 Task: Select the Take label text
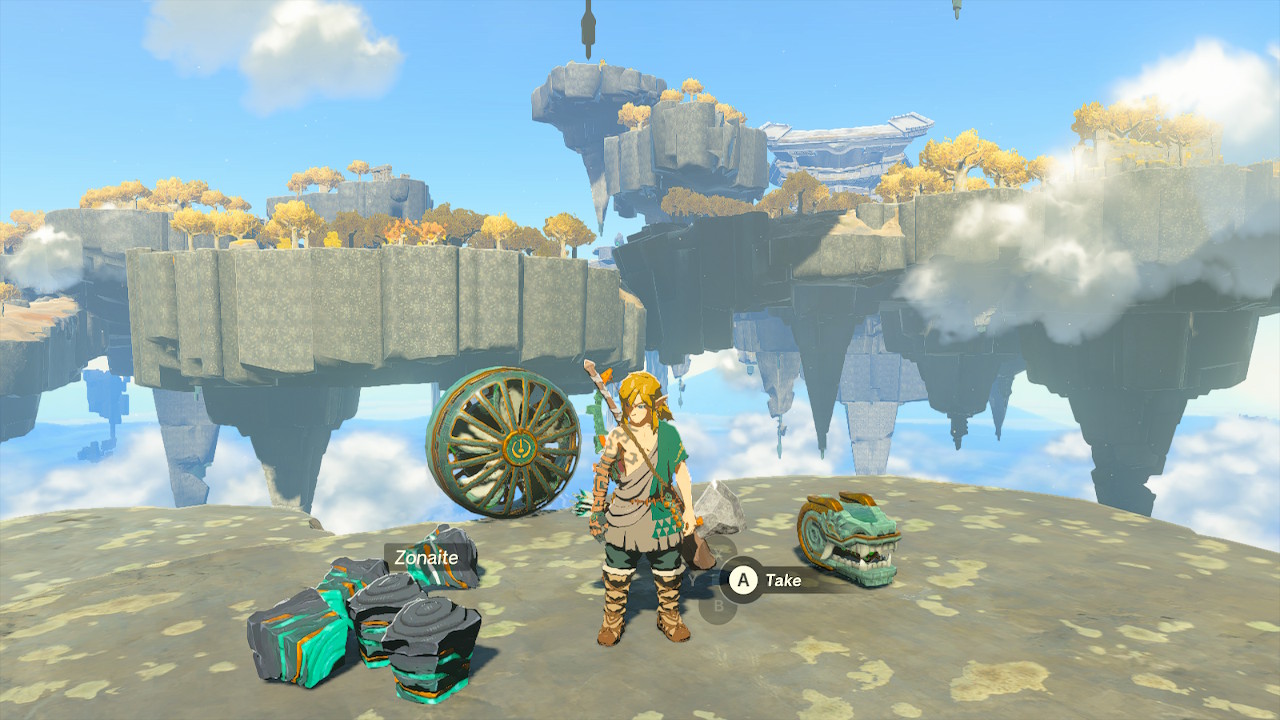[x=782, y=581]
